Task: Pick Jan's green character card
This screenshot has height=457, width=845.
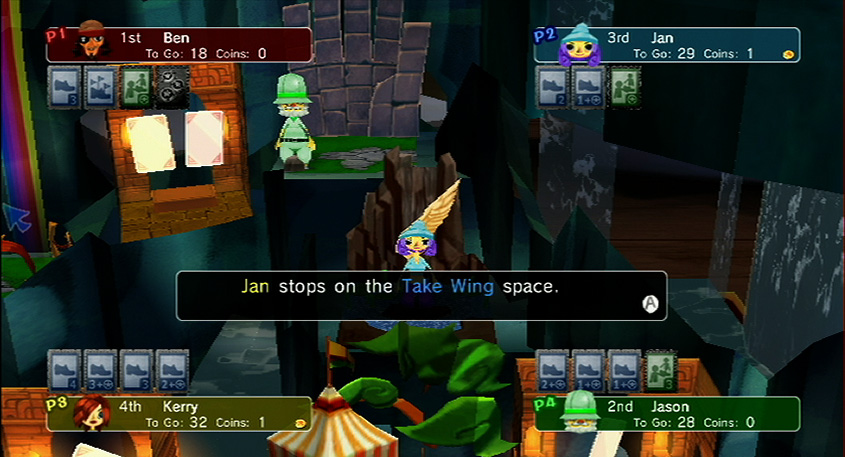Action: [624, 86]
